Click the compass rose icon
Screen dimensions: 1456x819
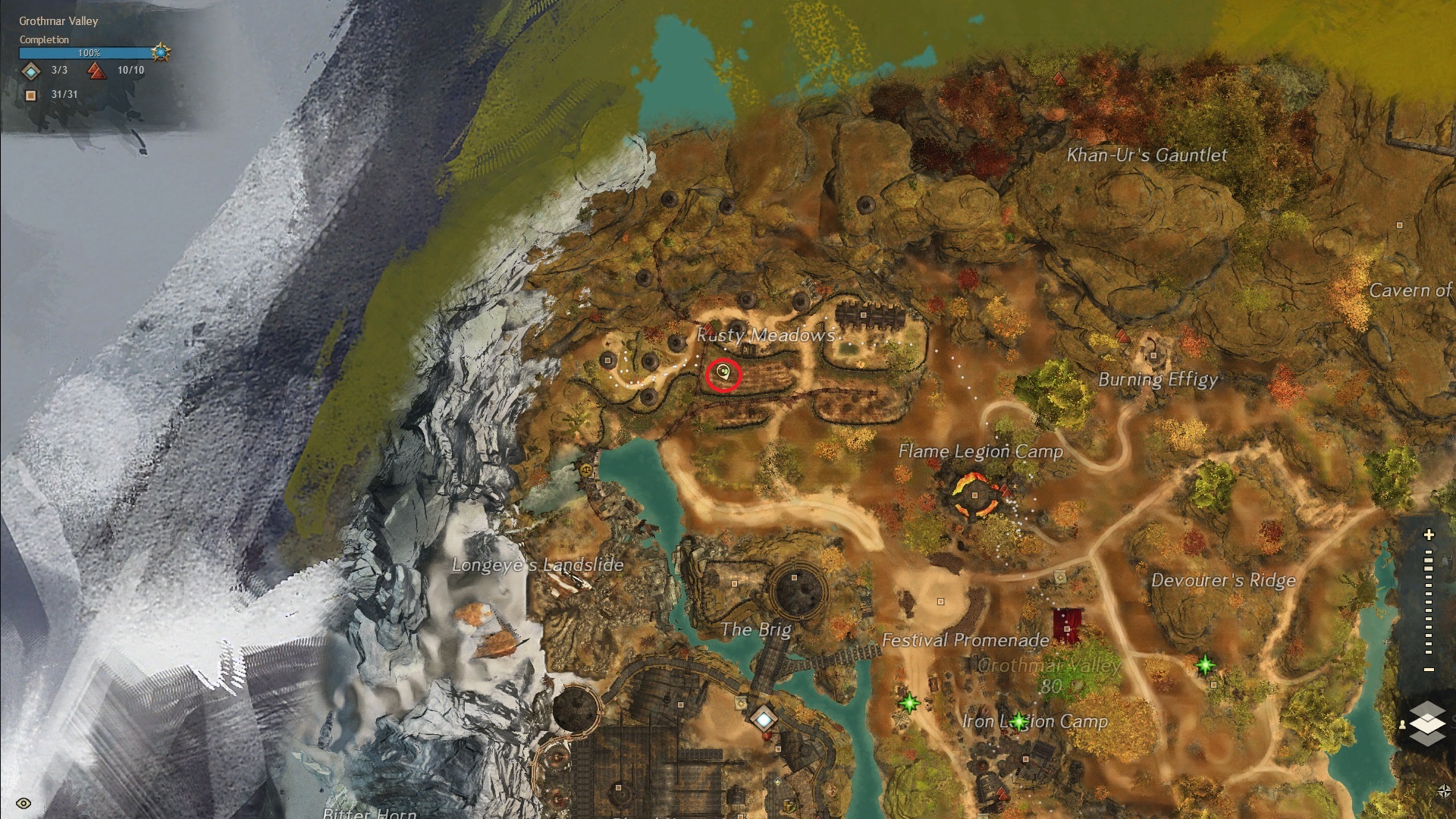pos(1444,792)
